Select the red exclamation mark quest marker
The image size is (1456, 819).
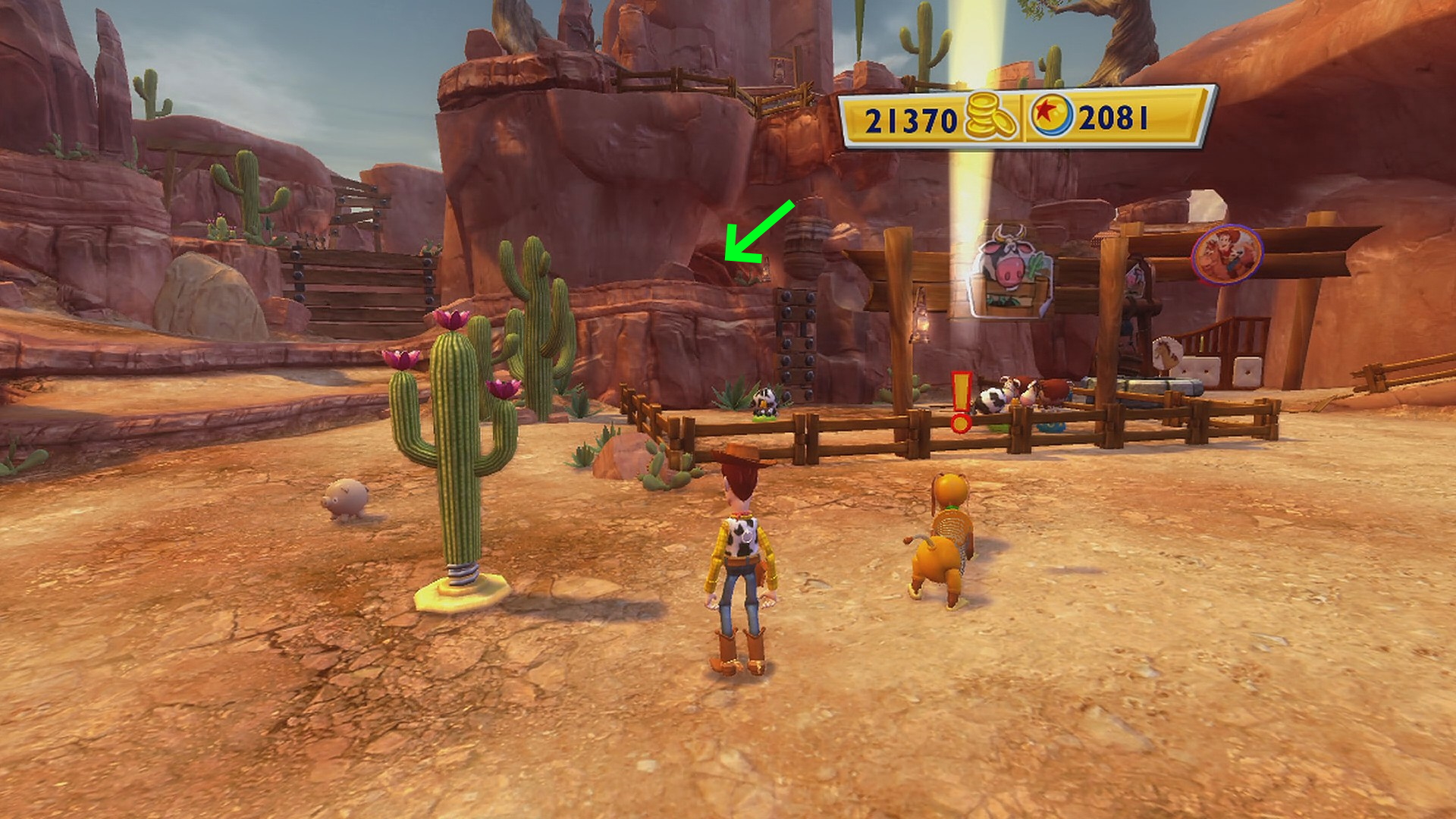[961, 402]
